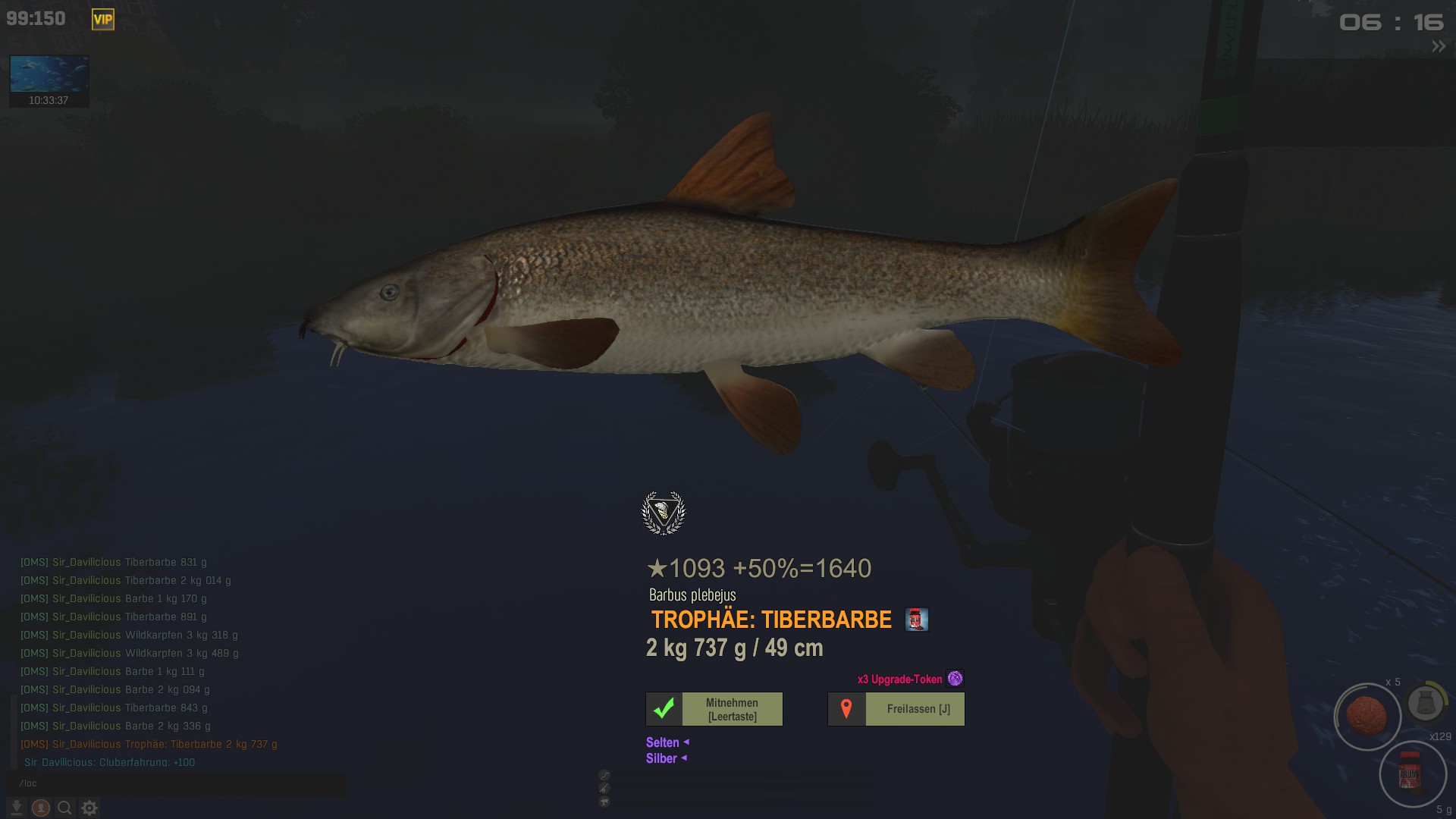Open the underwater video thumbnail
1456x819 pixels.
[x=49, y=74]
